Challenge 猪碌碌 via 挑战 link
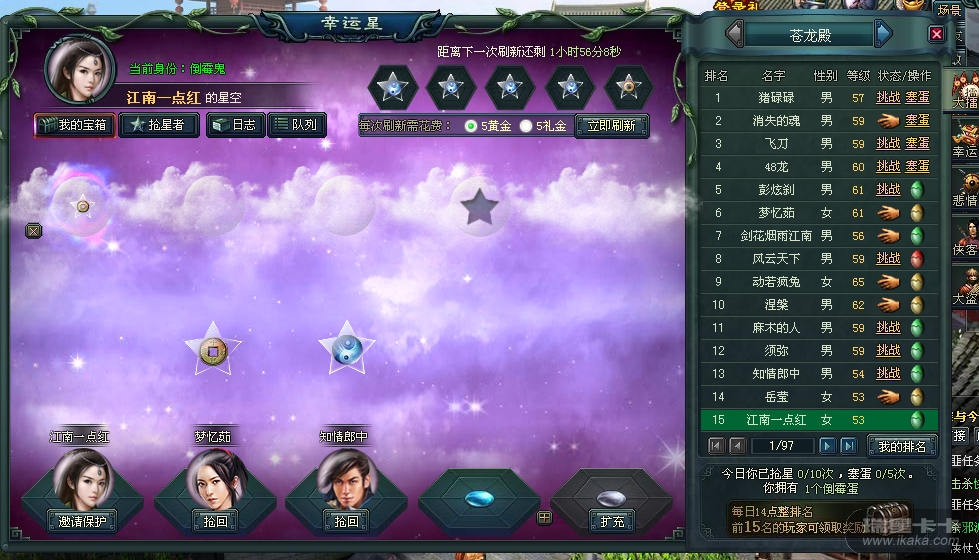 pyautogui.click(x=888, y=98)
